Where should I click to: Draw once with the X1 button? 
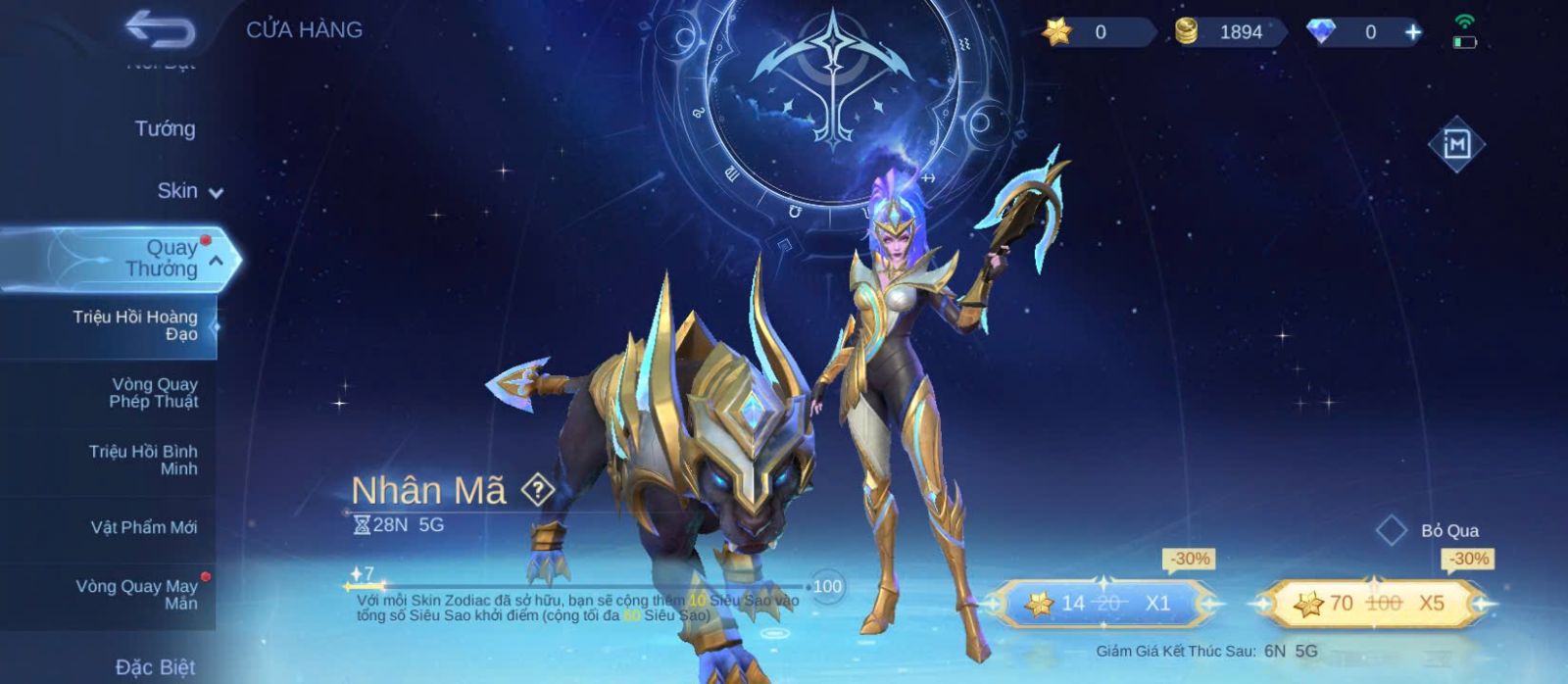[x=1103, y=603]
